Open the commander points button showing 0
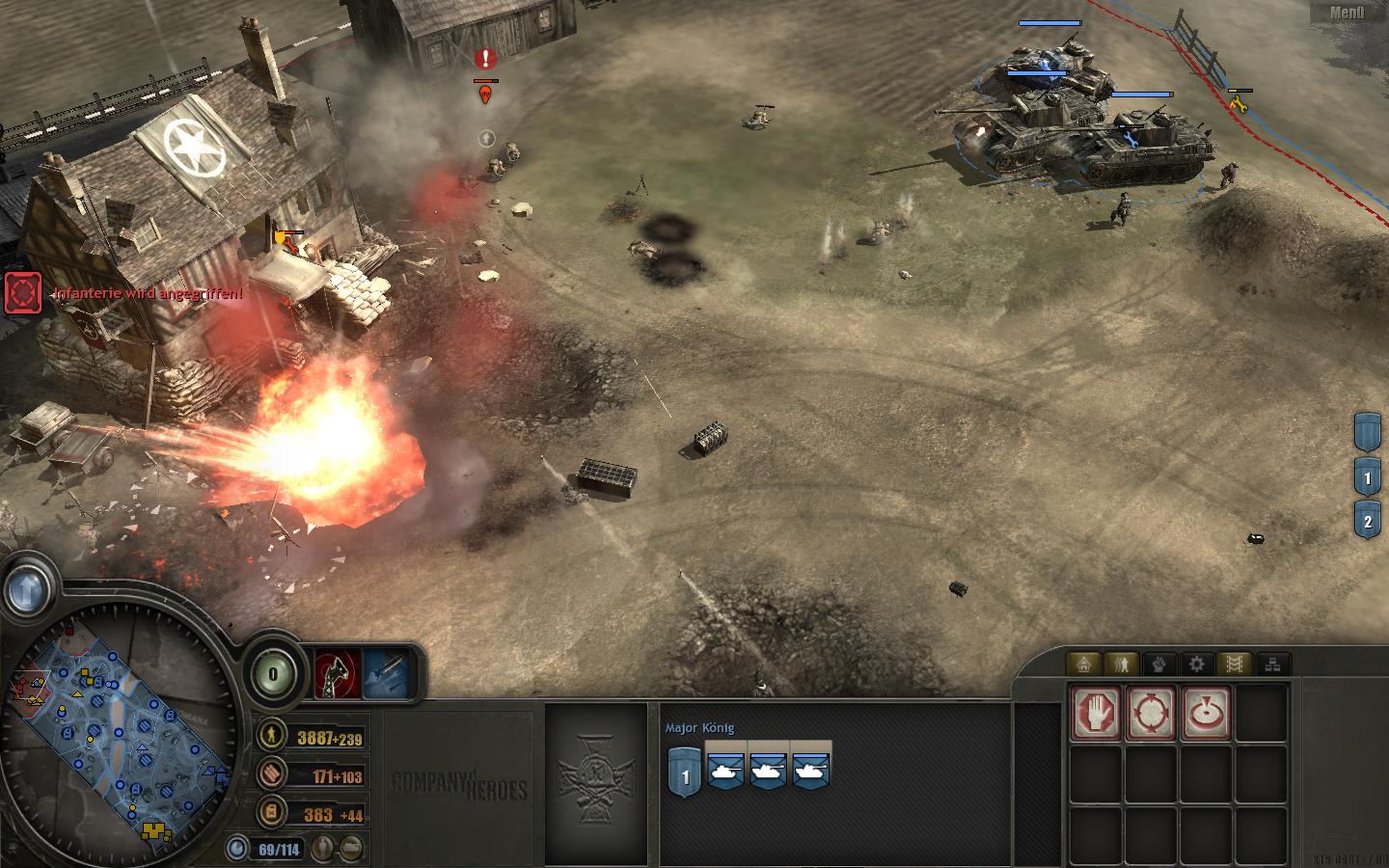The image size is (1389, 868). [273, 674]
